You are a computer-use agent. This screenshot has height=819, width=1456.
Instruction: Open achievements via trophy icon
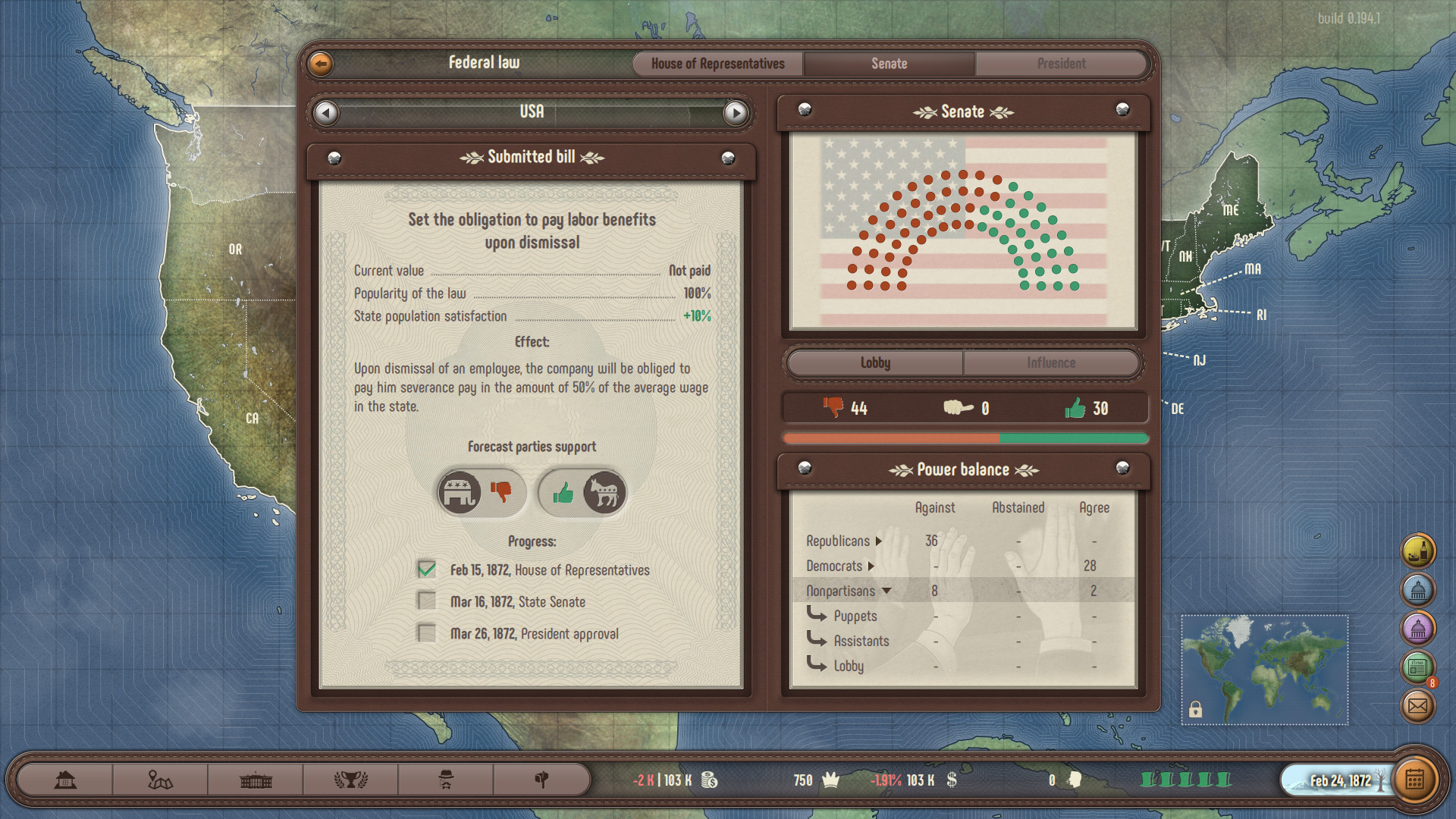click(350, 780)
